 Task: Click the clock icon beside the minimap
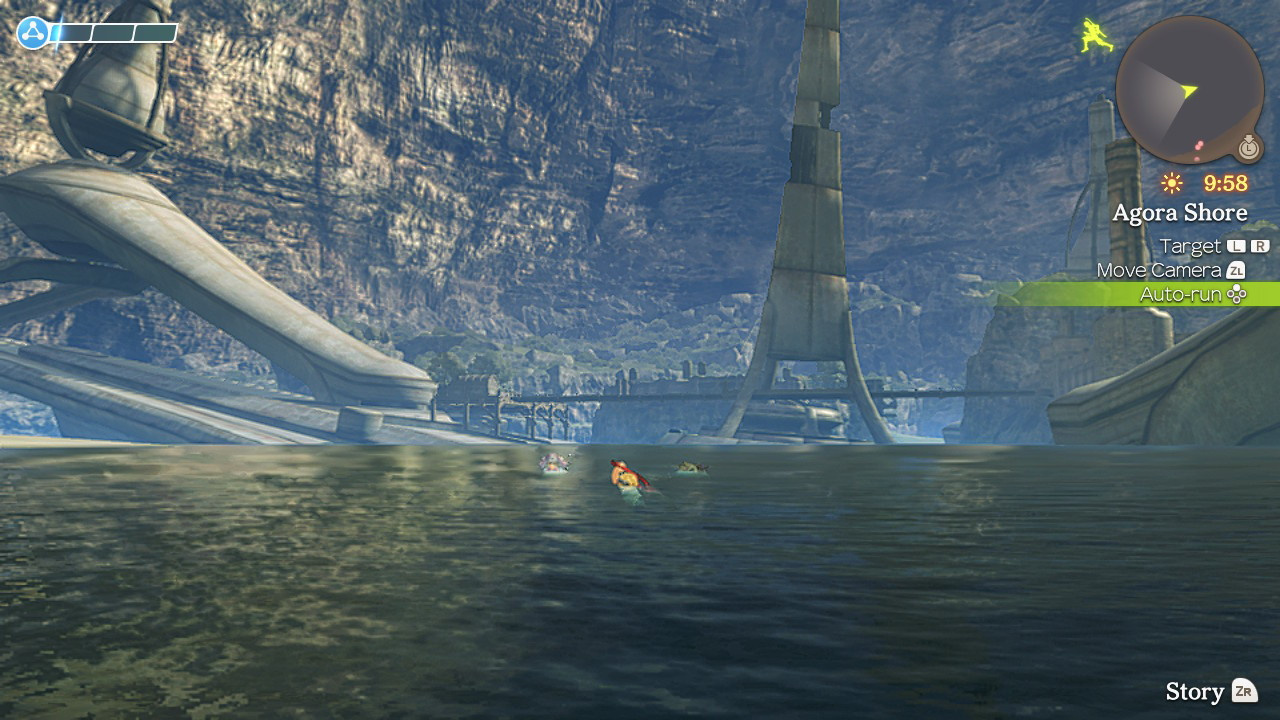point(1248,148)
